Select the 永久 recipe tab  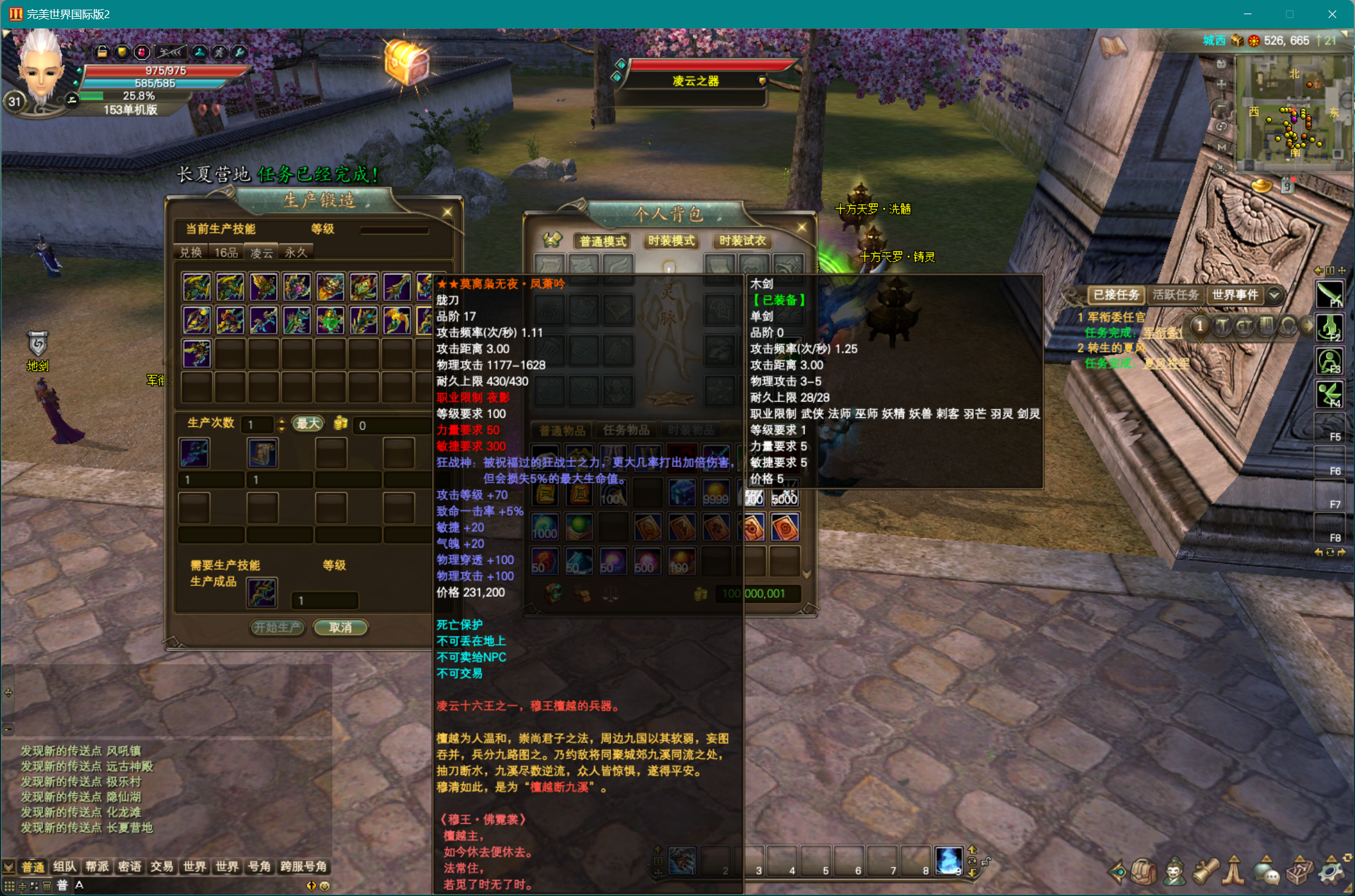[x=296, y=253]
